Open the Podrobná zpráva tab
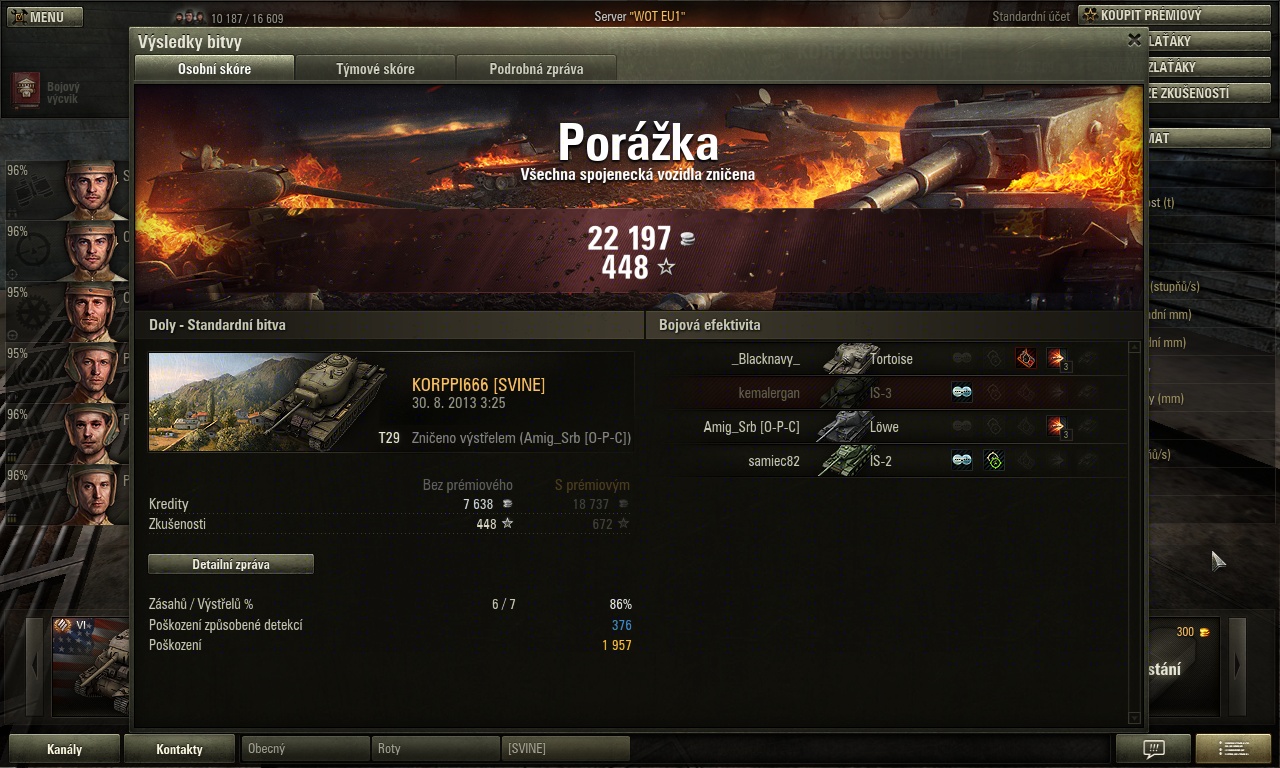This screenshot has height=768, width=1280. 536,69
